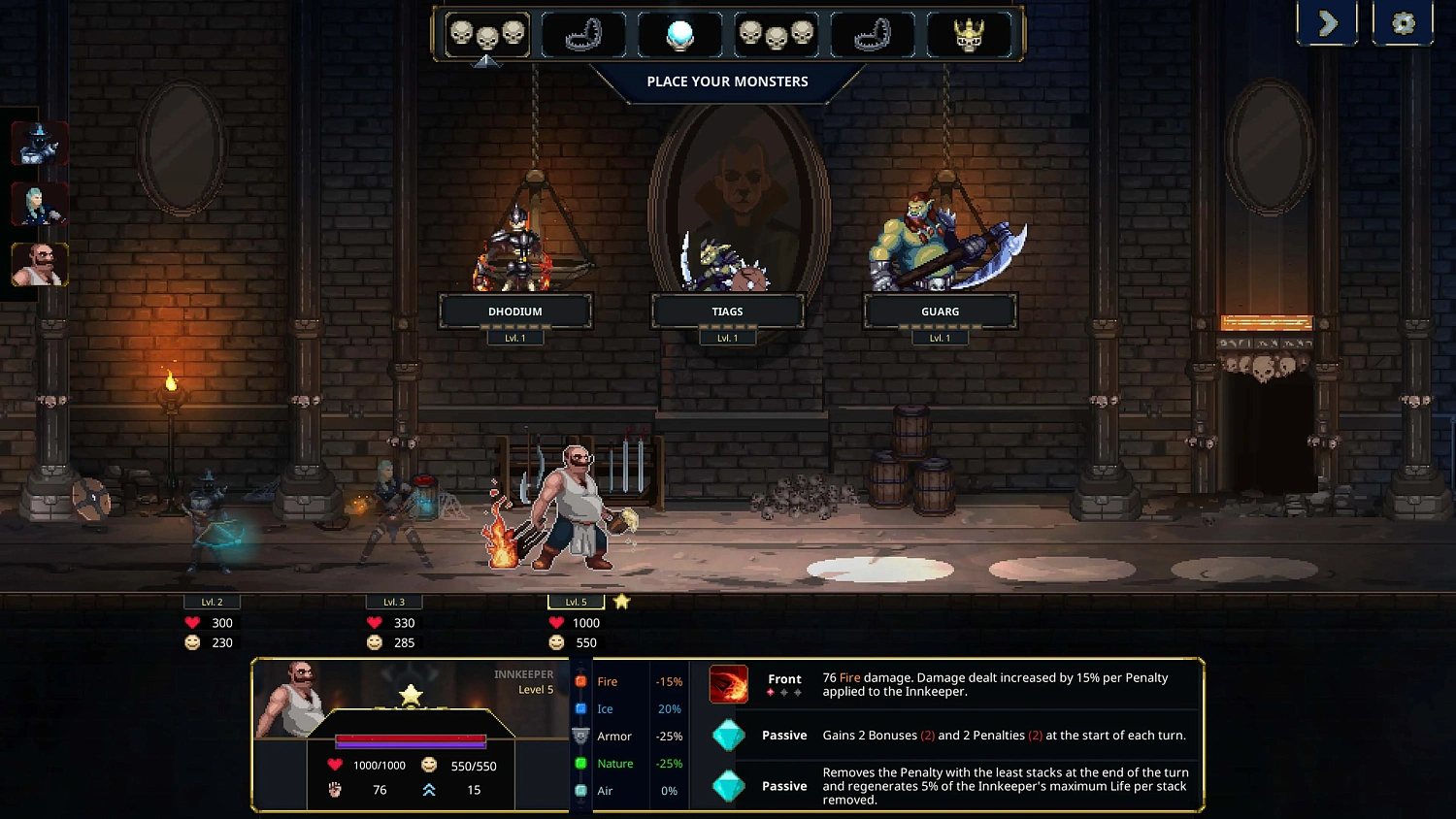Open the crystal ball orb icon in the wave bar

coord(679,34)
